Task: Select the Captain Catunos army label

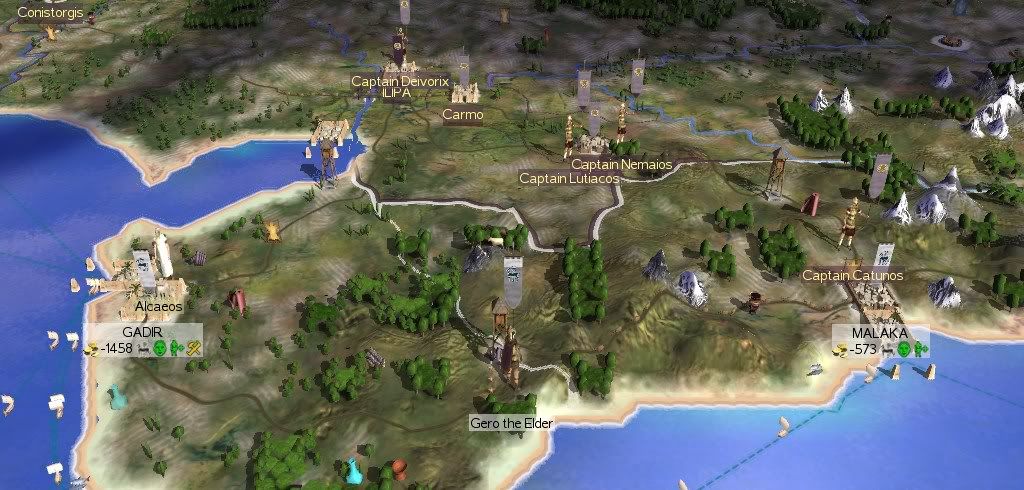Action: pyautogui.click(x=852, y=275)
